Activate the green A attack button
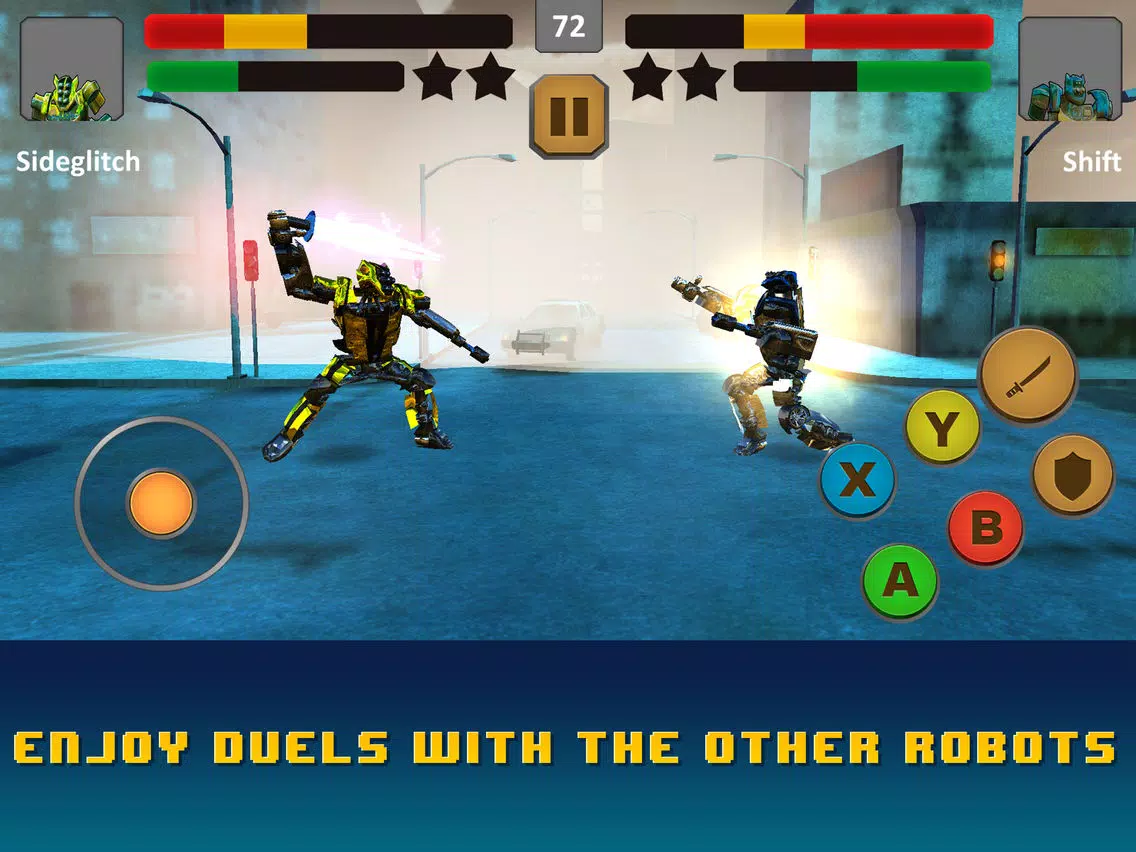Screen dimensions: 1136x852 (900, 580)
